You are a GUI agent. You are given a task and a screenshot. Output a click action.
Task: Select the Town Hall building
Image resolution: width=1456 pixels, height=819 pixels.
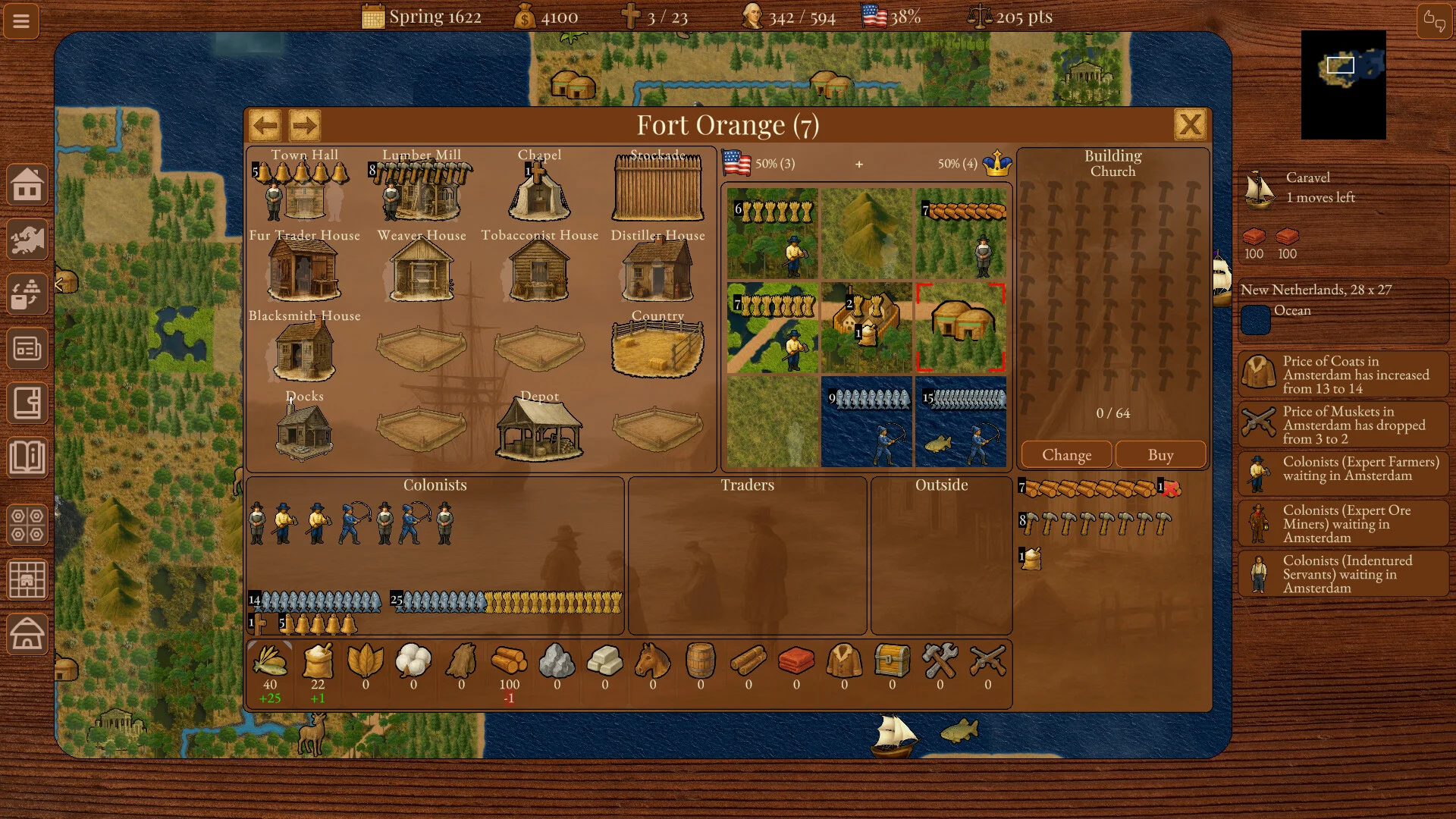click(304, 190)
